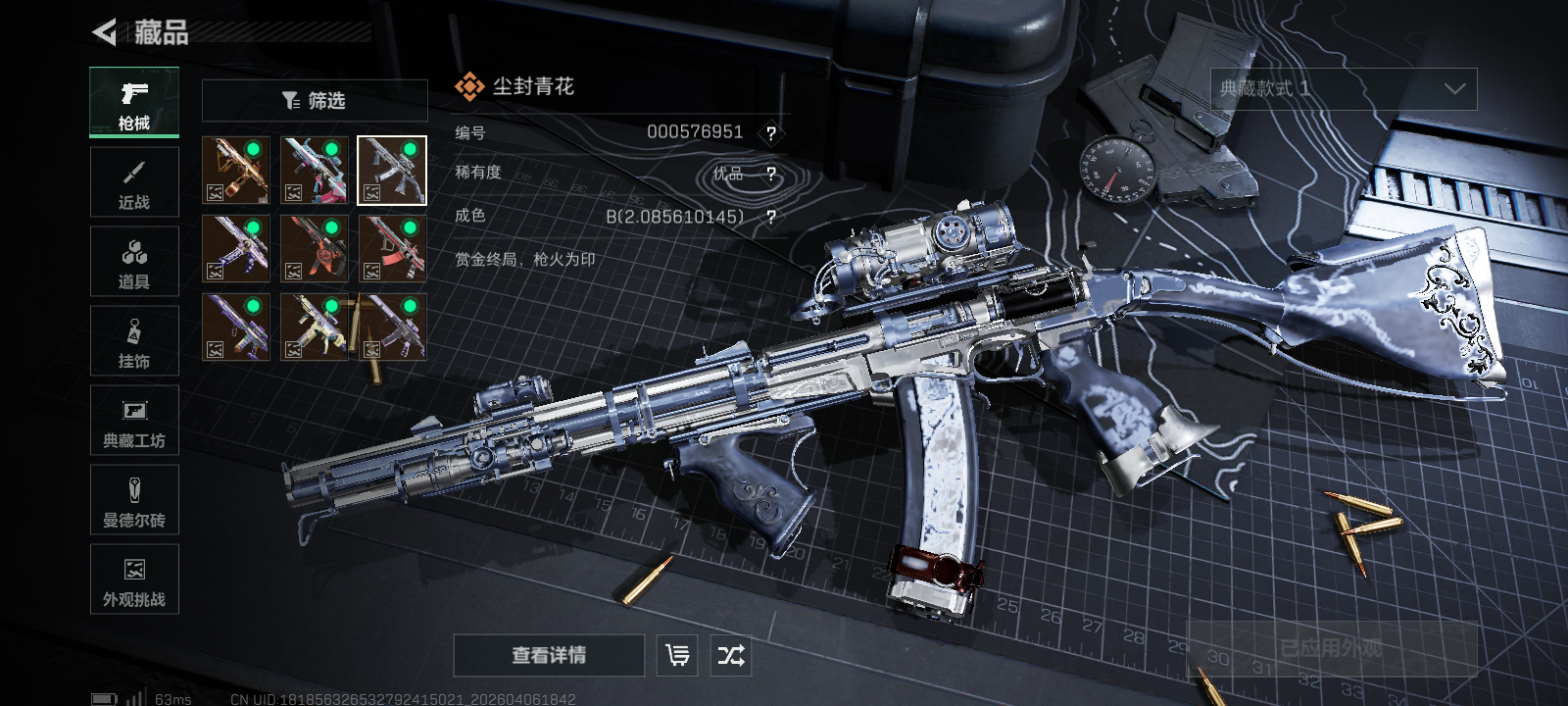This screenshot has width=1568, height=706.
Task: Click the 查看详情 button
Action: click(x=549, y=655)
